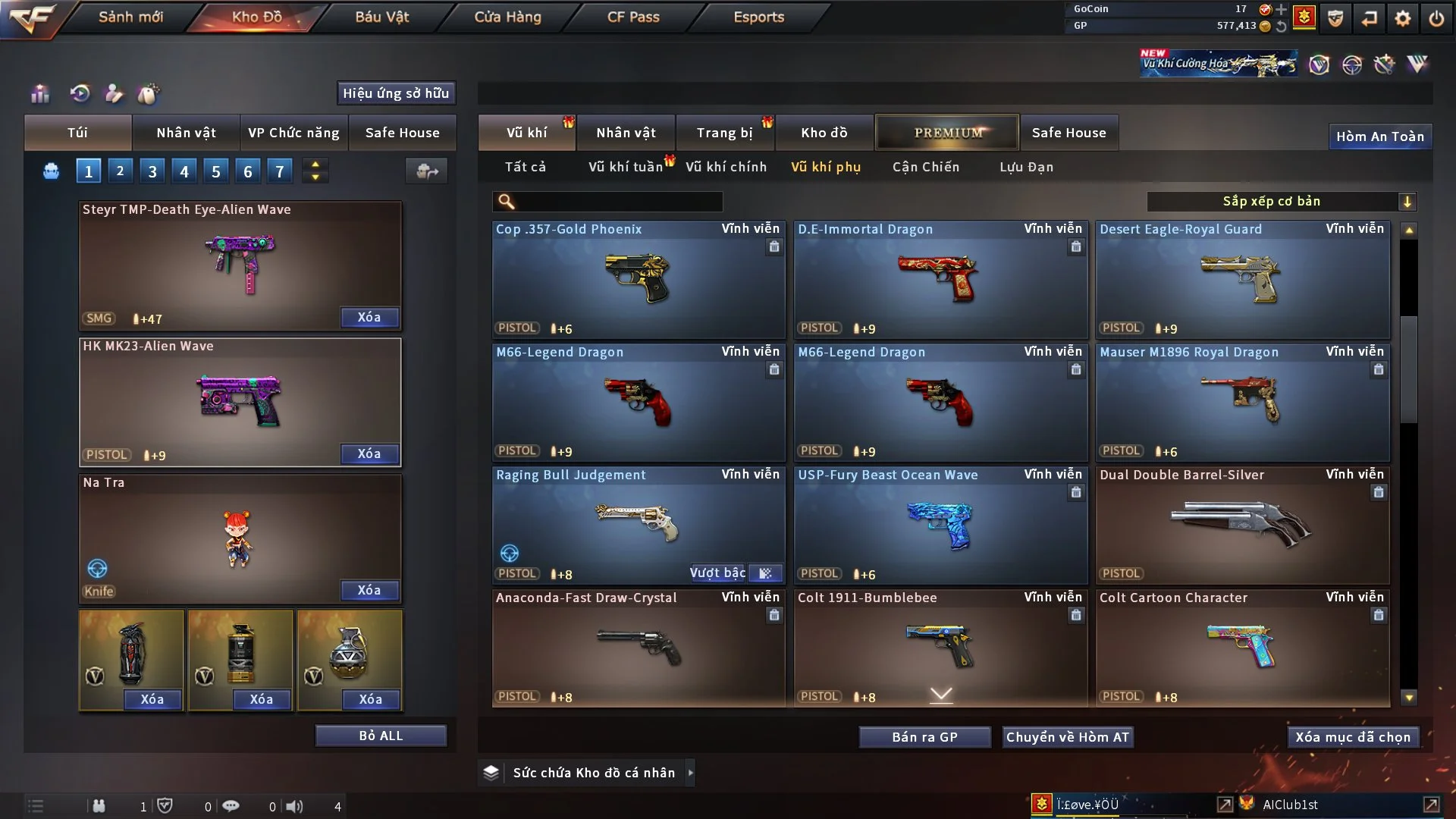Show the Vũ khí chính category
The height and width of the screenshot is (819, 1456).
726,167
